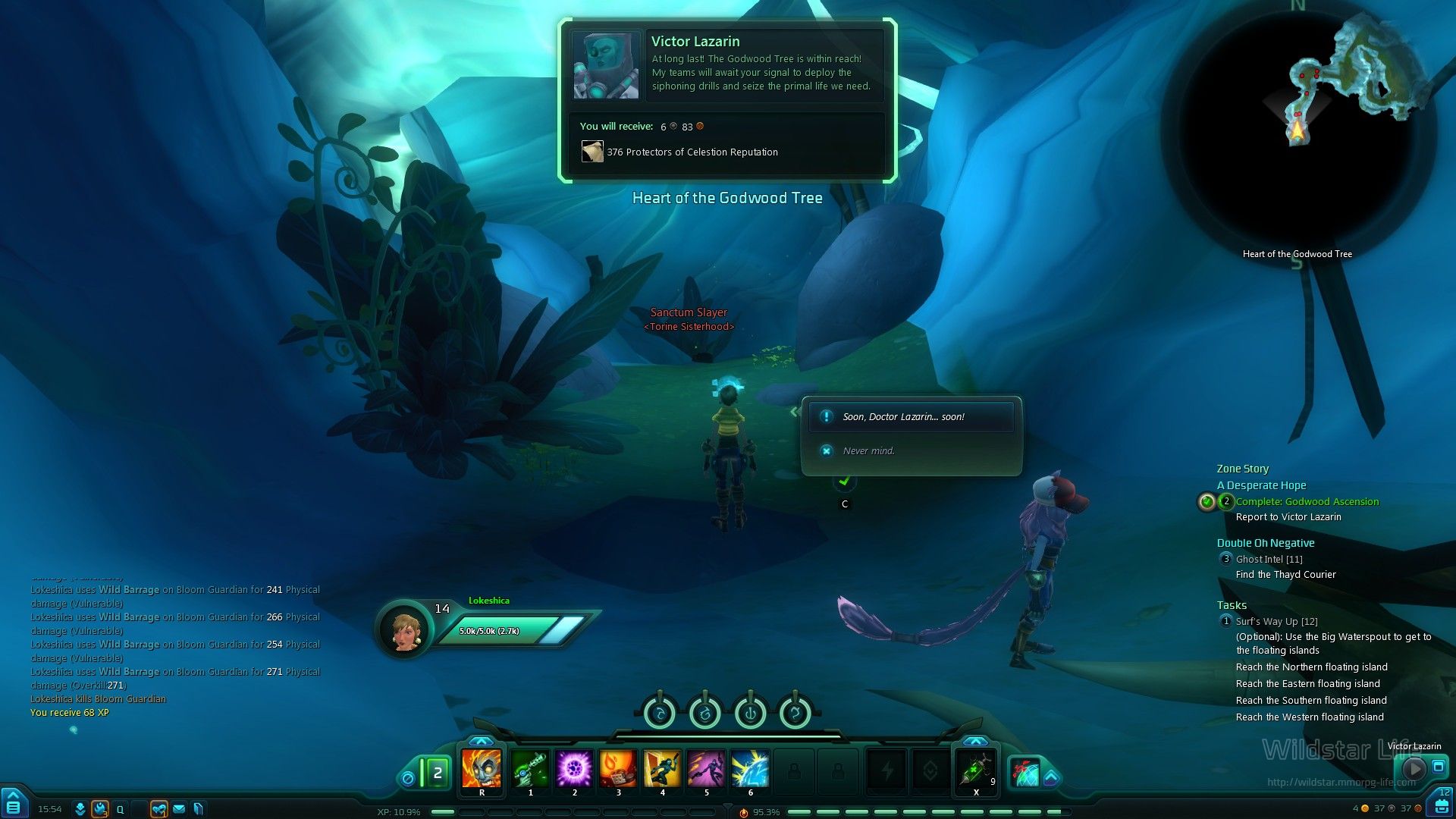Use the purple dashing gunner ability on slot 5

pyautogui.click(x=706, y=769)
